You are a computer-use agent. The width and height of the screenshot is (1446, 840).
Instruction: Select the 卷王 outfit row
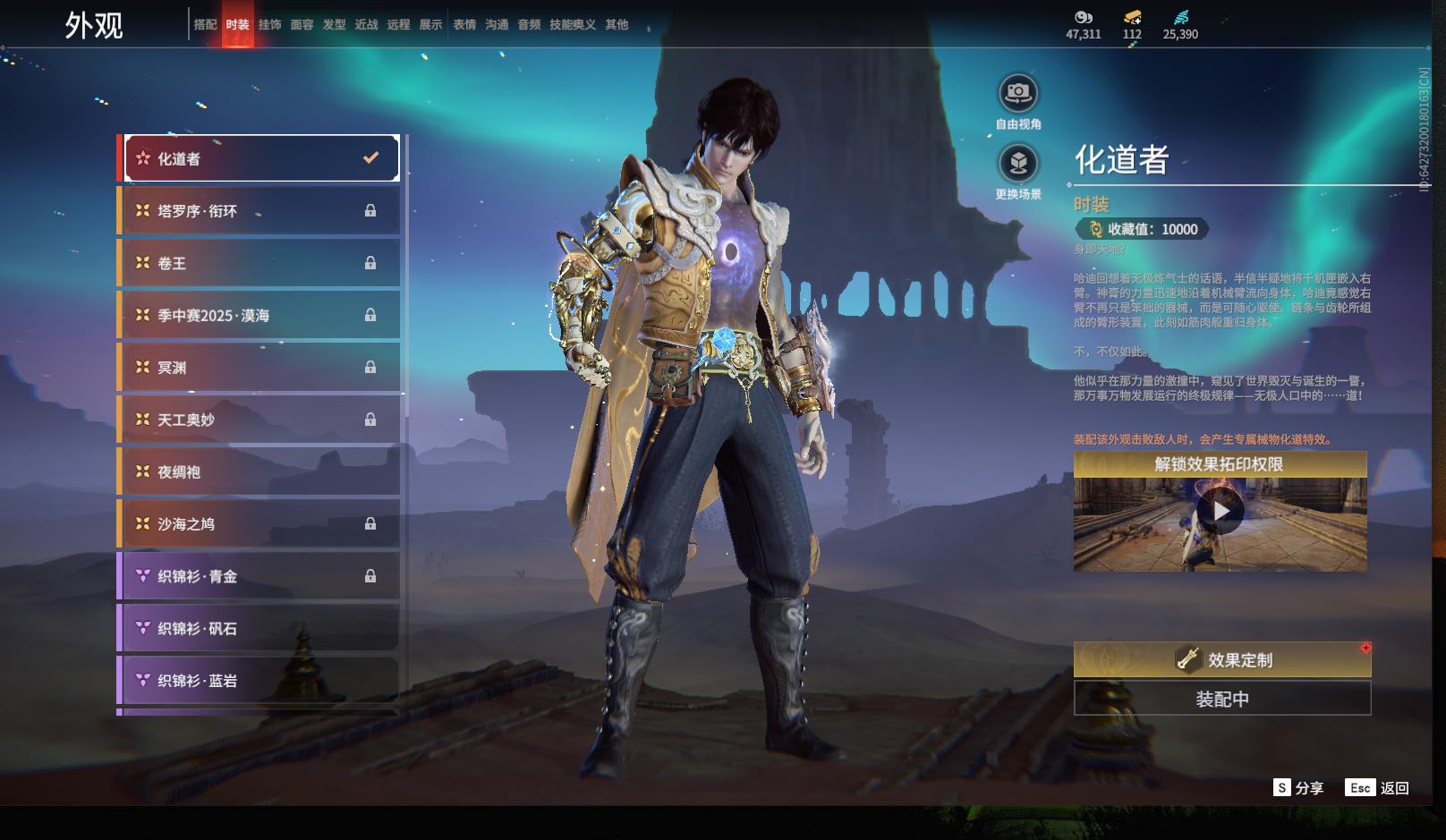click(261, 263)
